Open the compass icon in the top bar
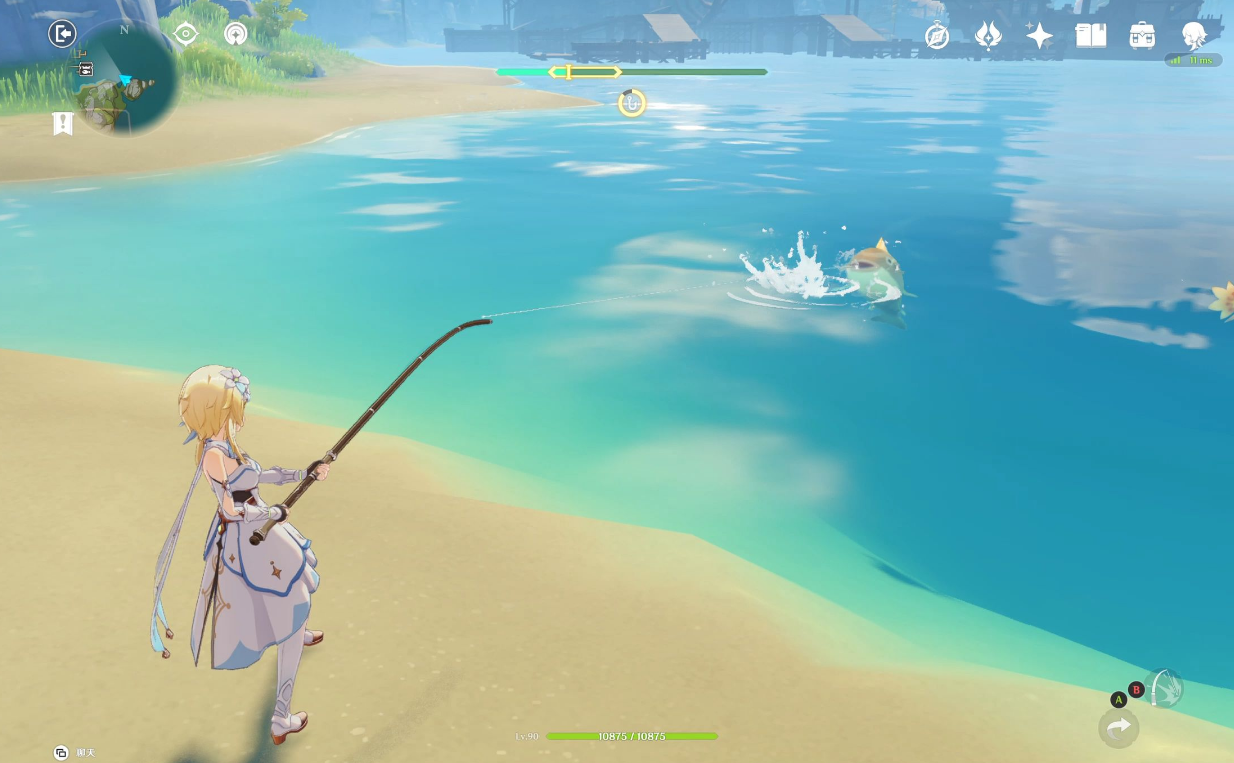The image size is (1234, 763). pos(937,37)
